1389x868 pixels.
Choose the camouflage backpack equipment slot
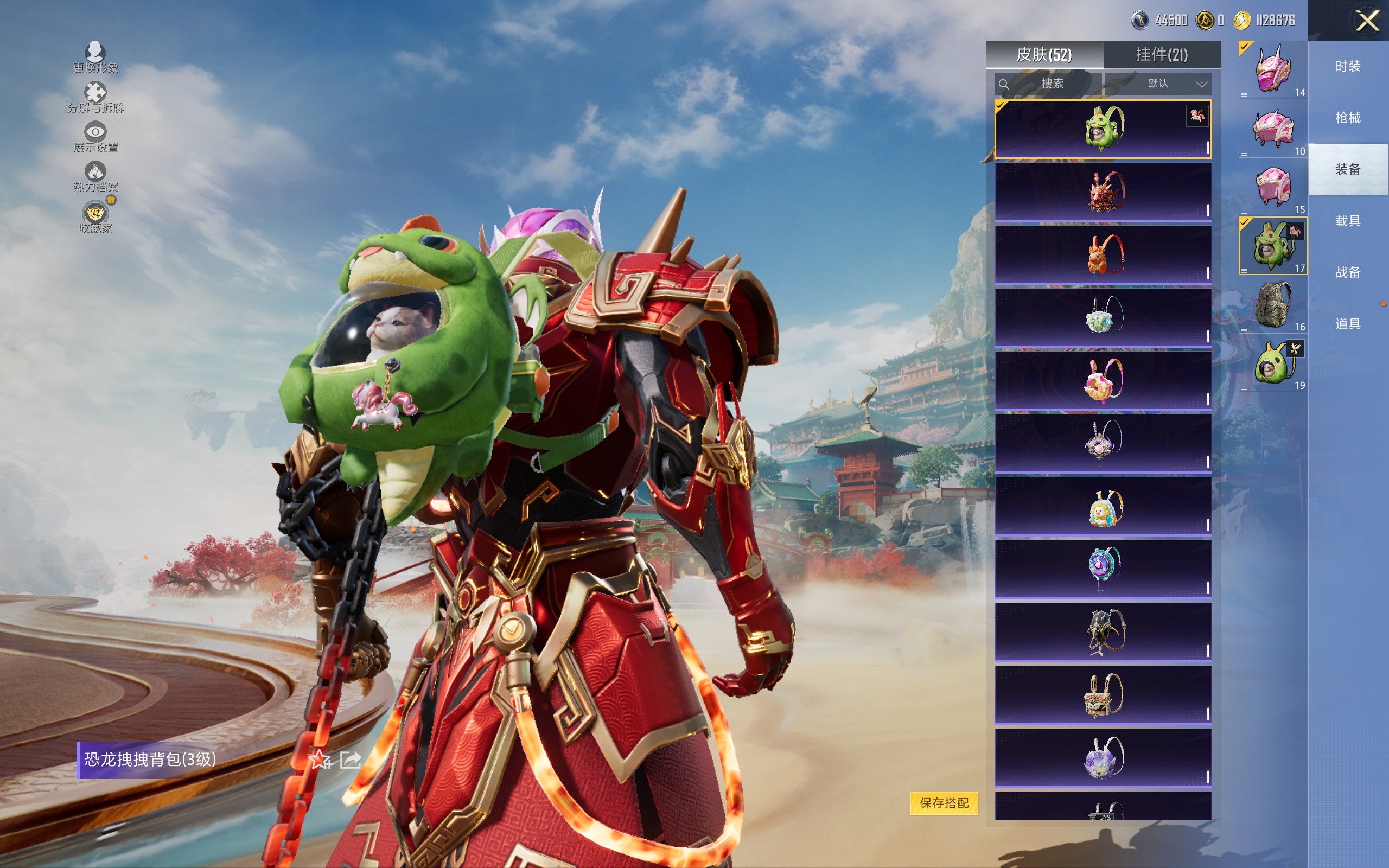pos(1272,305)
